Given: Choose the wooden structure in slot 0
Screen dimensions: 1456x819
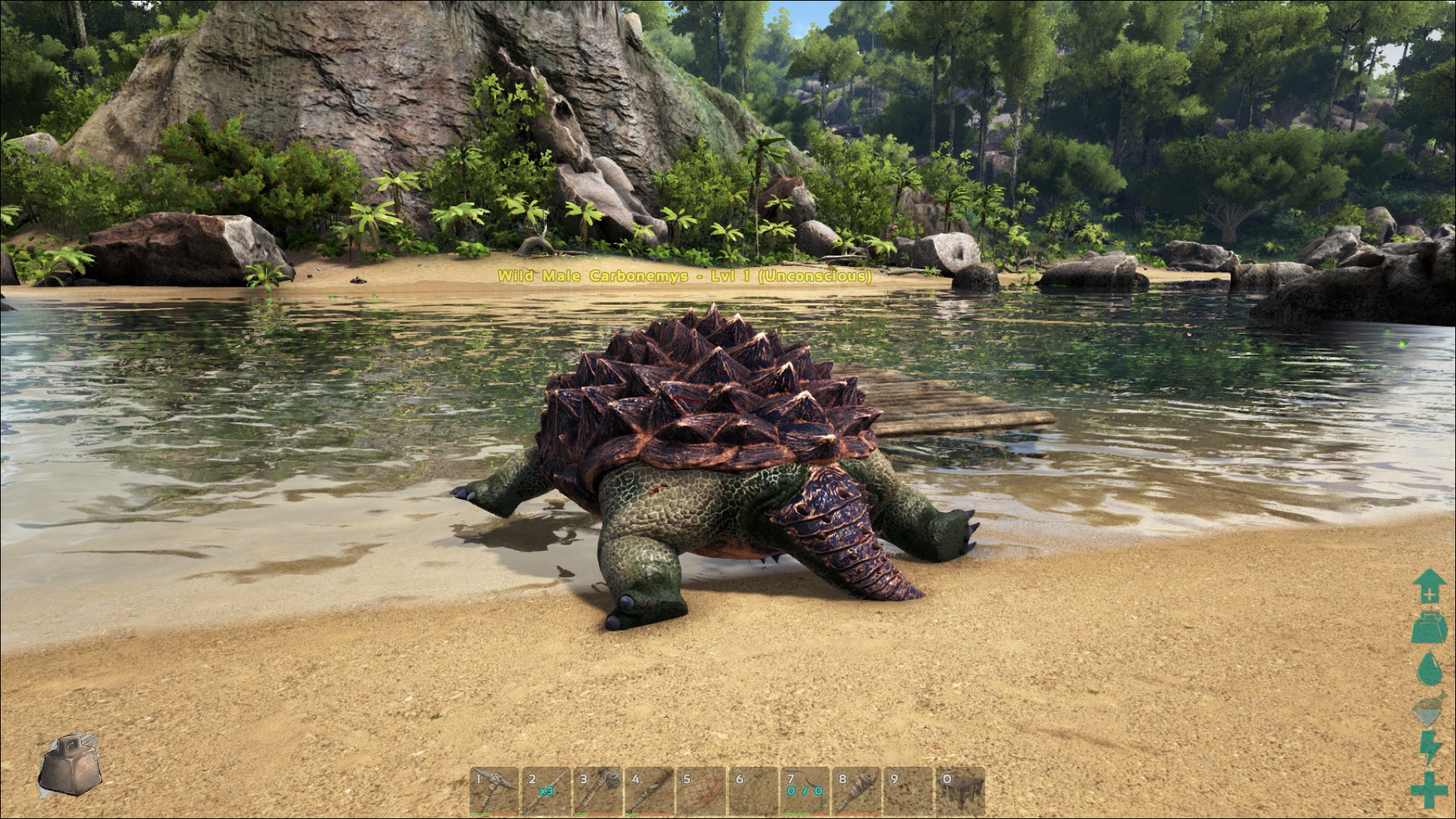Looking at the screenshot, I should click(x=960, y=792).
